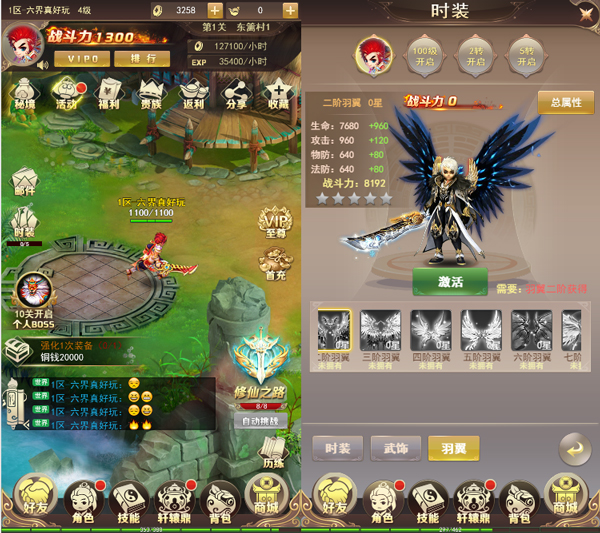Open the 返利 rebate icon
The width and height of the screenshot is (600, 533).
click(193, 92)
